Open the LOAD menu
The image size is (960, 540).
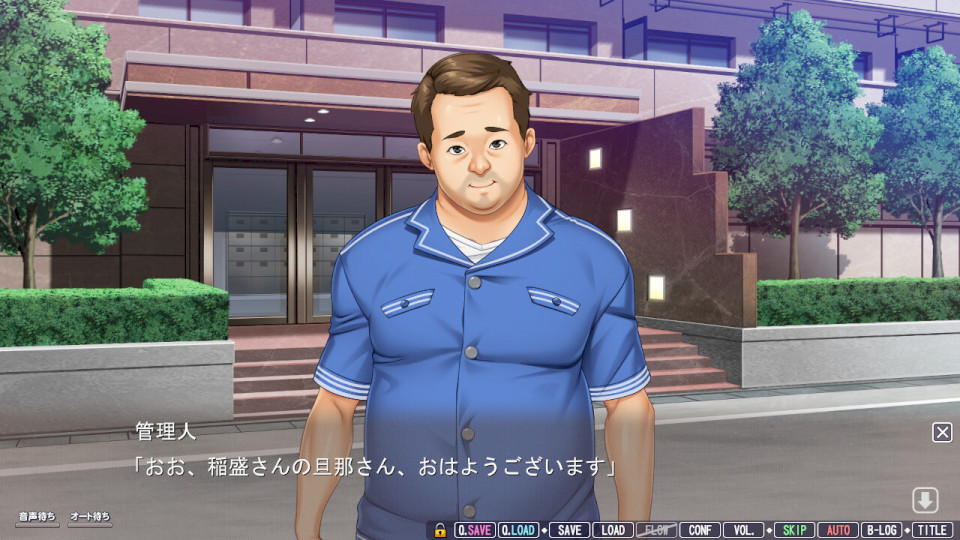pos(613,530)
